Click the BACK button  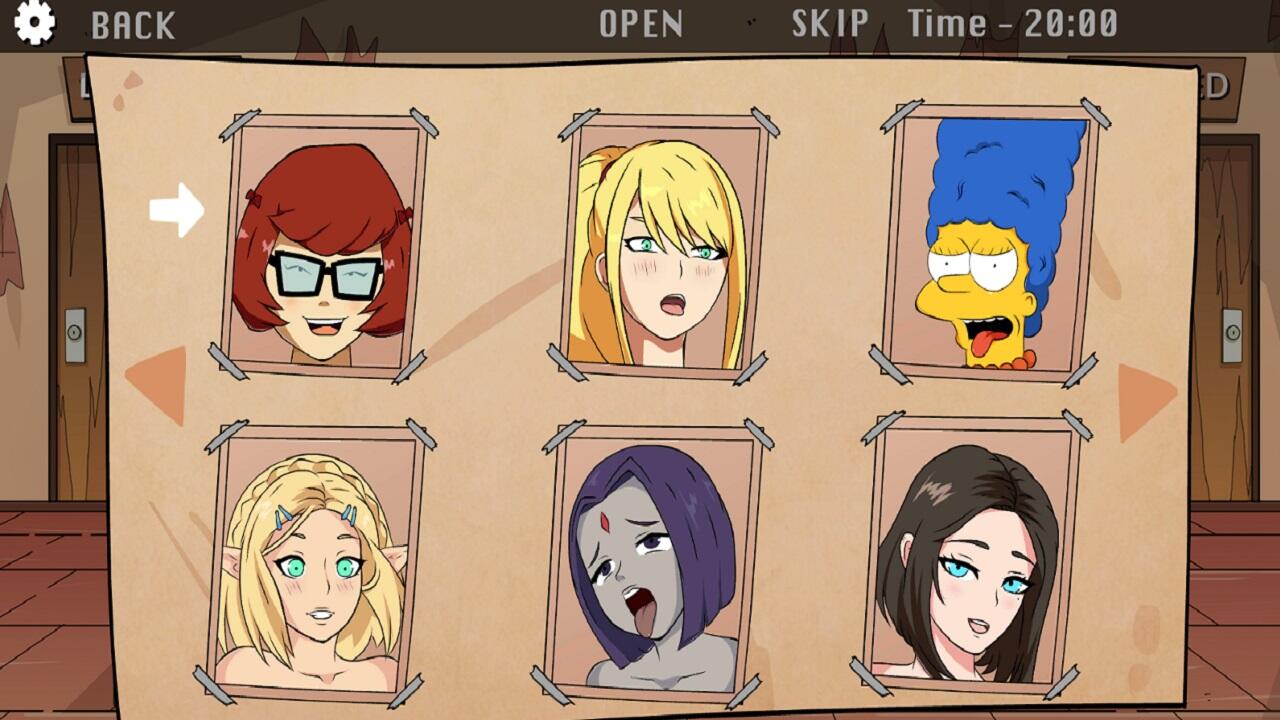pos(133,25)
